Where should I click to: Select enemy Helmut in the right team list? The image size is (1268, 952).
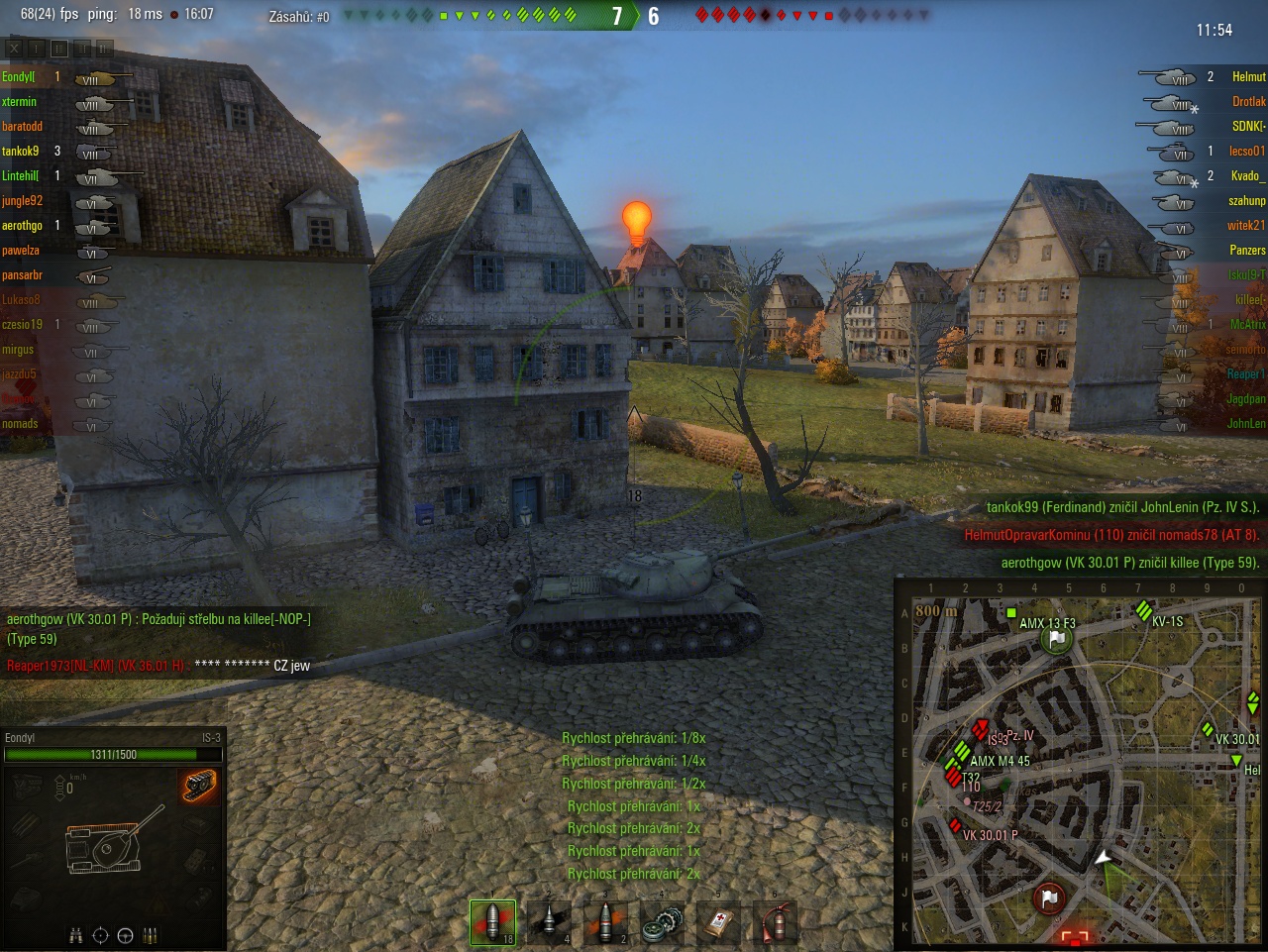[1248, 76]
